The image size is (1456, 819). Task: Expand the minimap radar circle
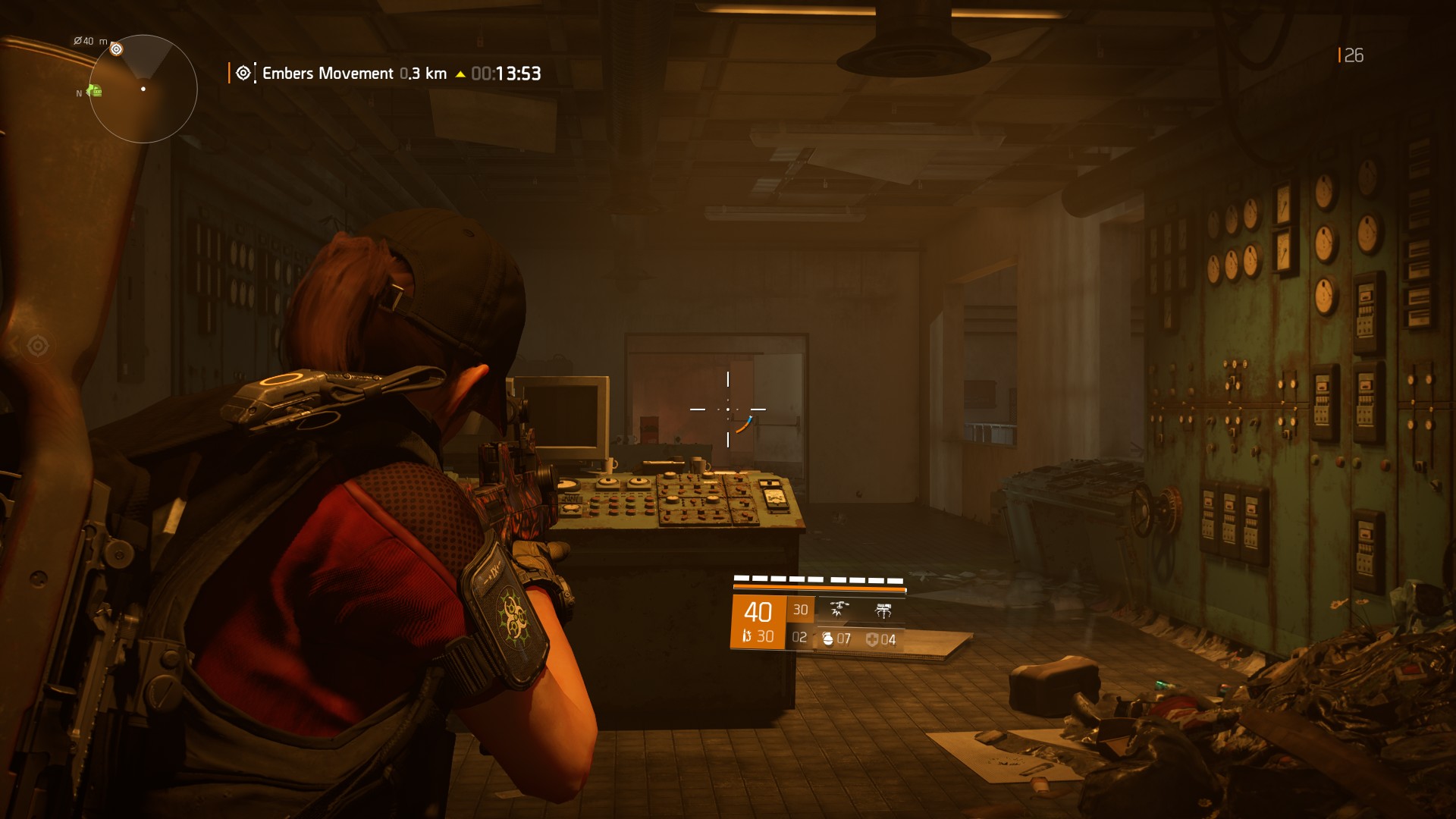pyautogui.click(x=143, y=89)
